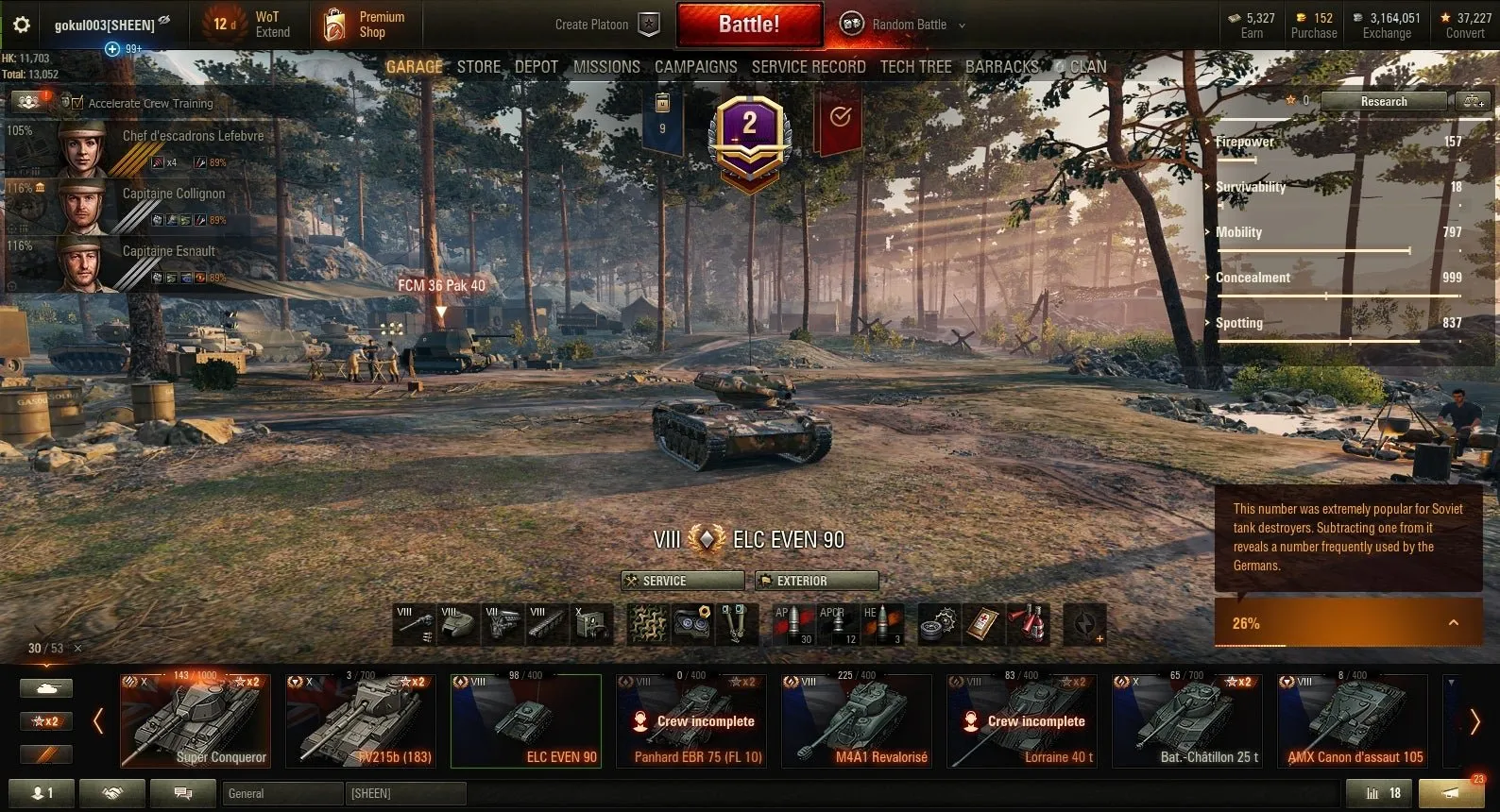The width and height of the screenshot is (1500, 812).
Task: Toggle Accelerate Crew Training checkbox
Action: point(77,103)
